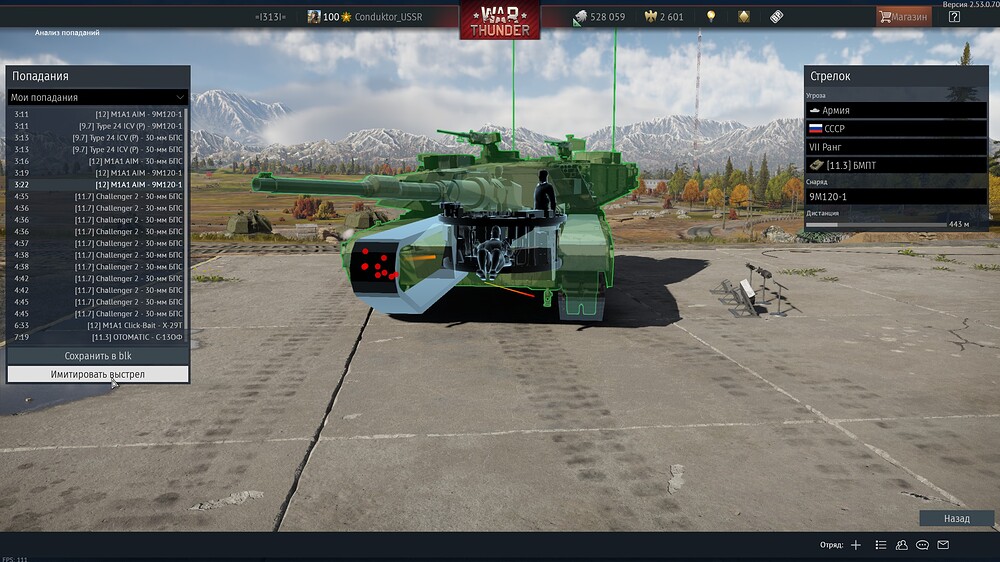Viewport: 1000px width, 562px height.
Task: Choose the 7:19 OTOMATIC hit entry
Action: [97, 337]
